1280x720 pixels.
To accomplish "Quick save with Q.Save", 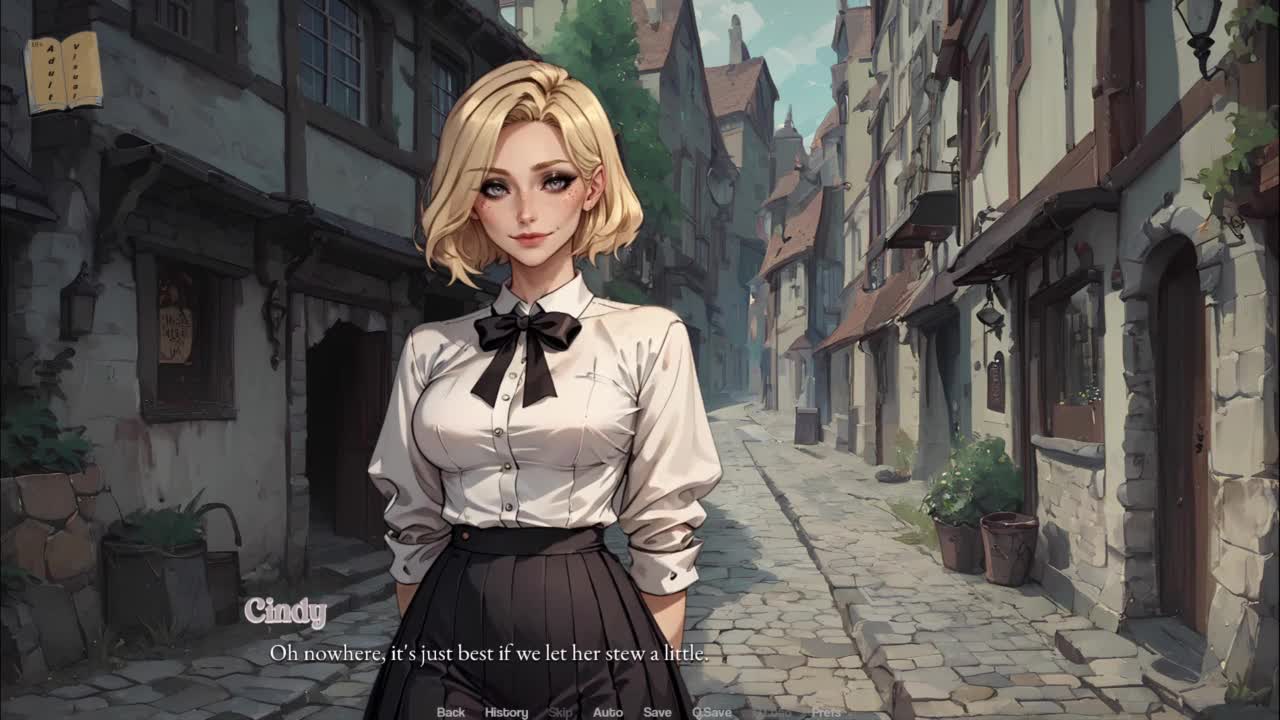I will (712, 712).
